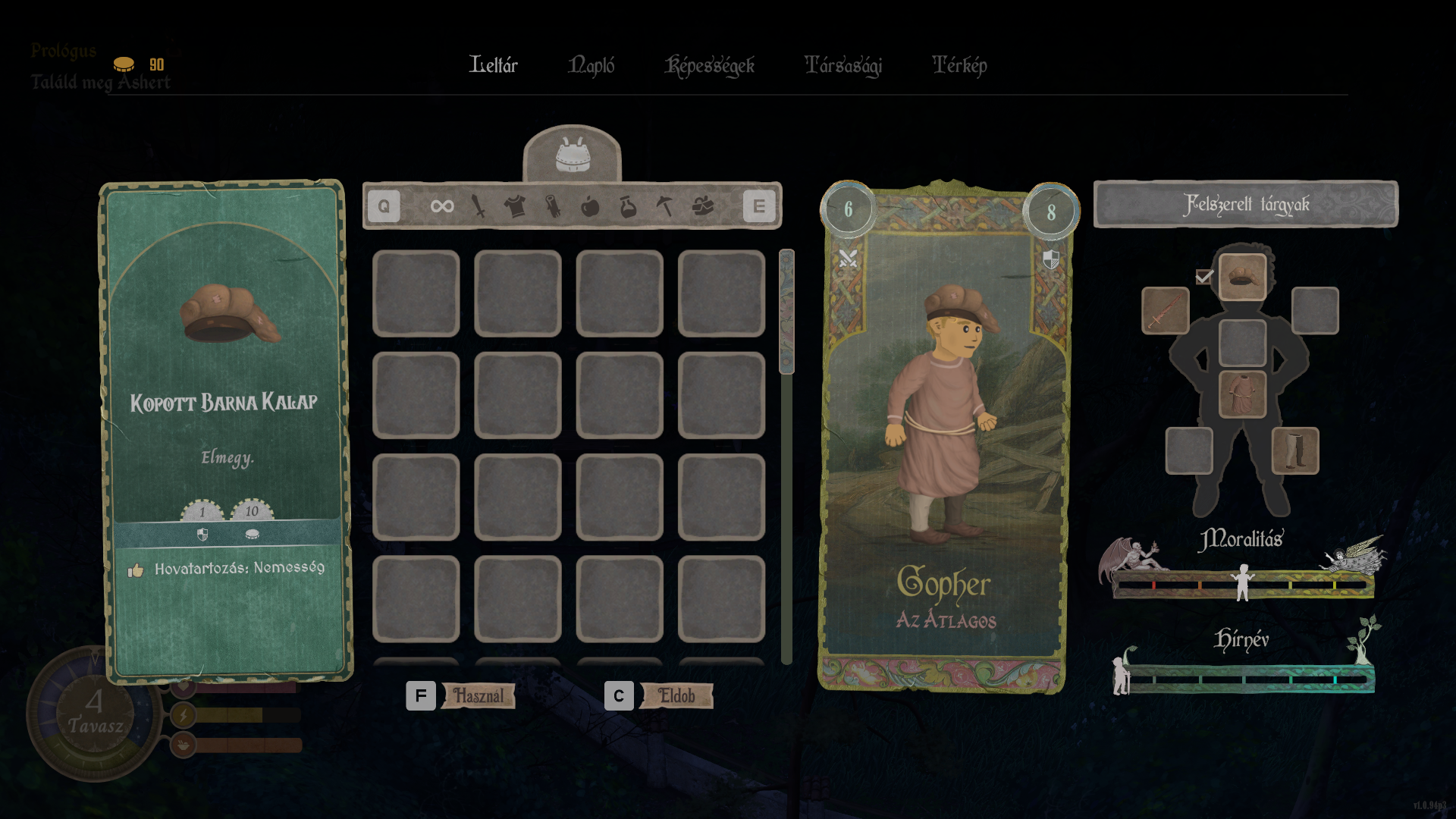The height and width of the screenshot is (819, 1456).
Task: Switch to the Társasági tab
Action: [x=843, y=66]
